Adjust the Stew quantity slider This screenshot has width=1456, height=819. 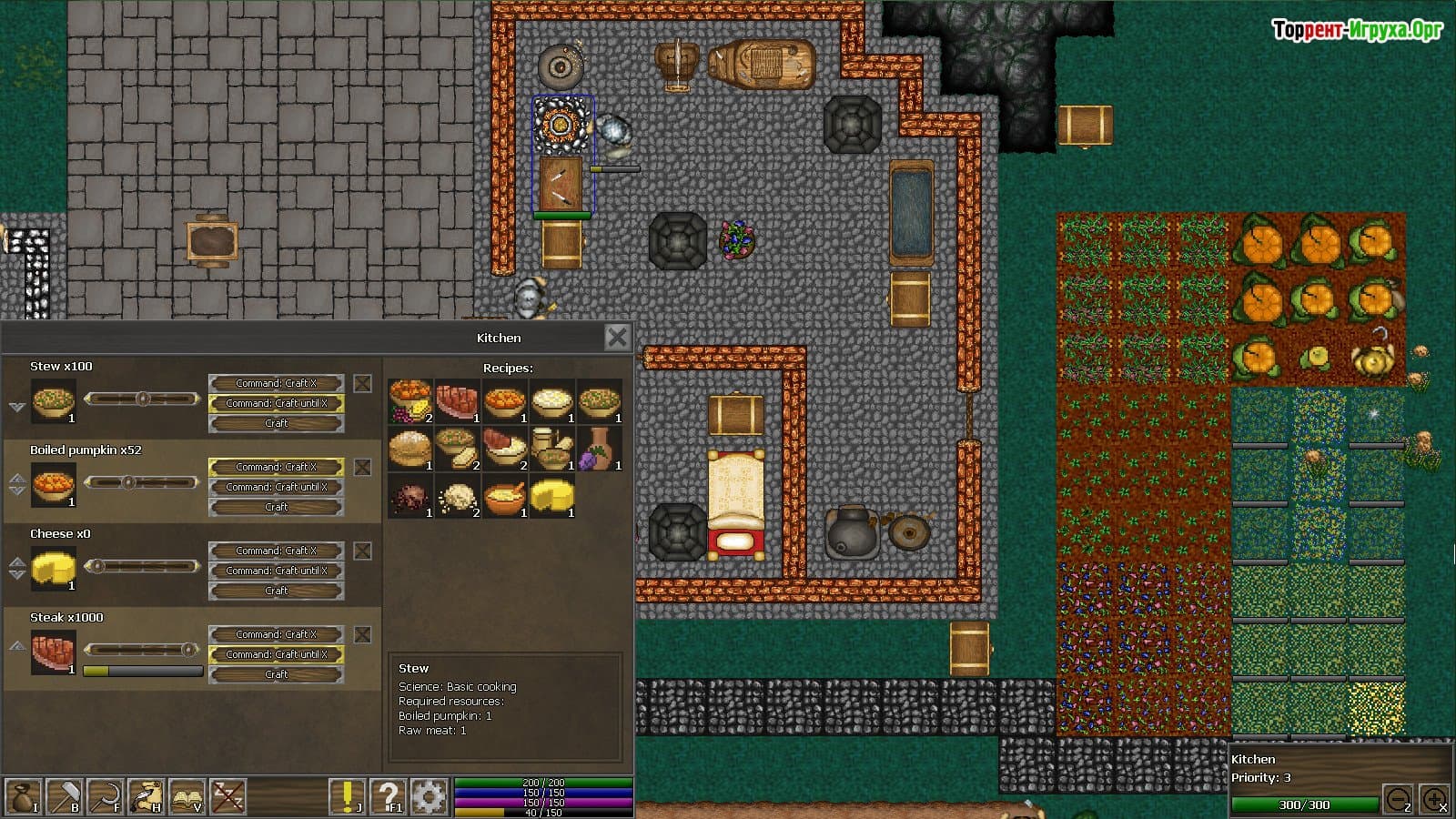(x=142, y=399)
